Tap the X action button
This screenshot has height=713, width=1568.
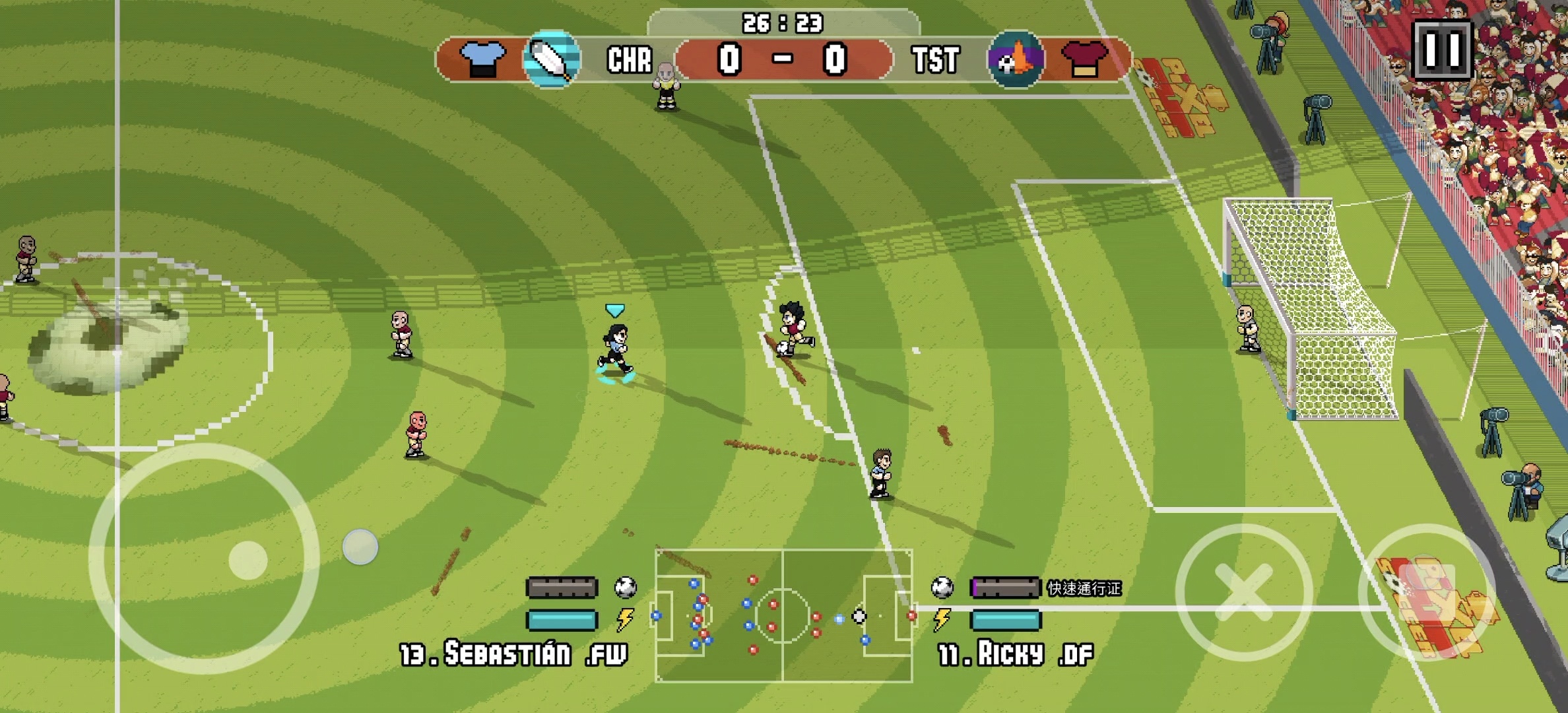coord(1243,592)
